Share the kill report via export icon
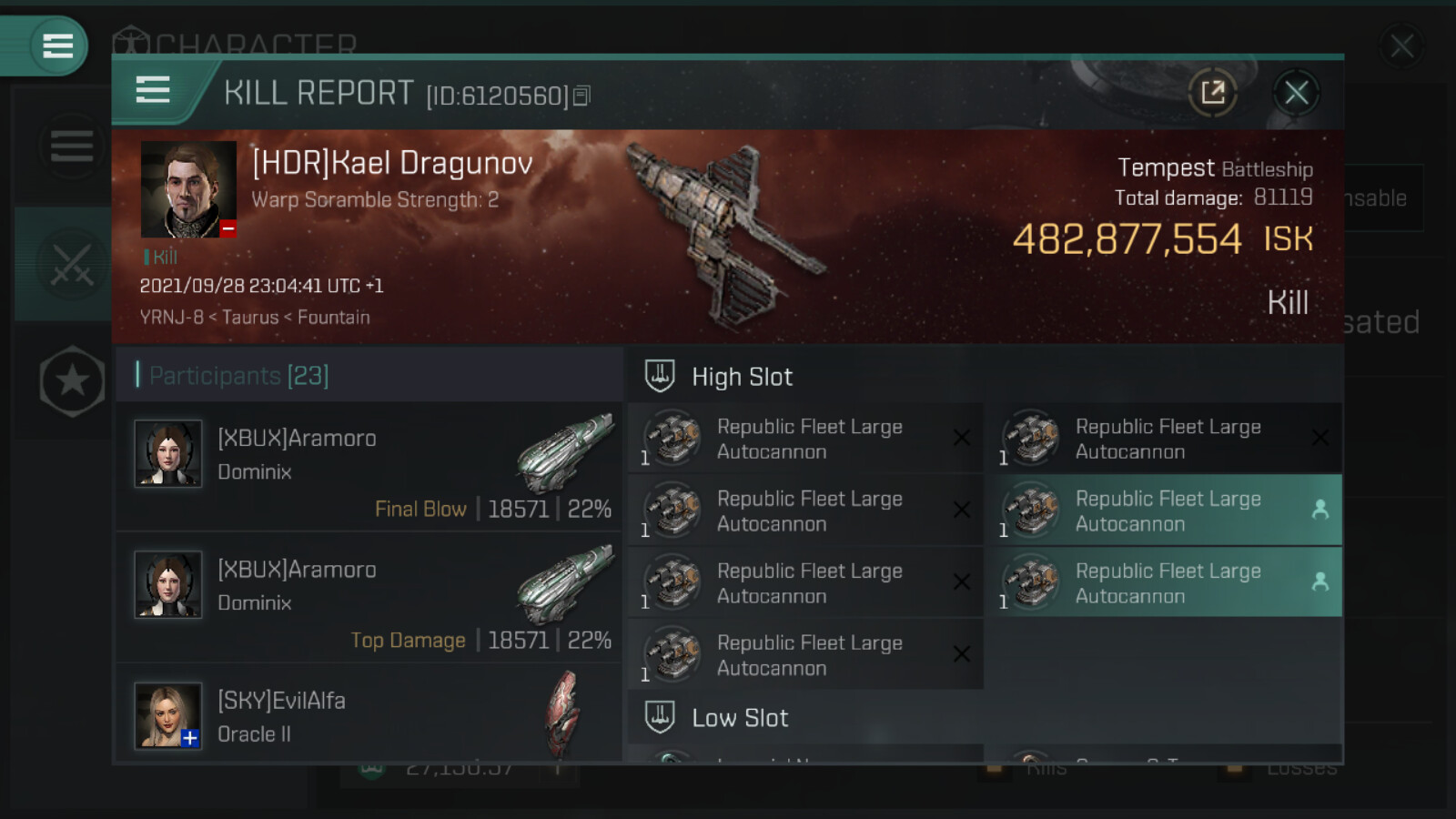Screen dimensions: 1456x819 coord(1213,92)
